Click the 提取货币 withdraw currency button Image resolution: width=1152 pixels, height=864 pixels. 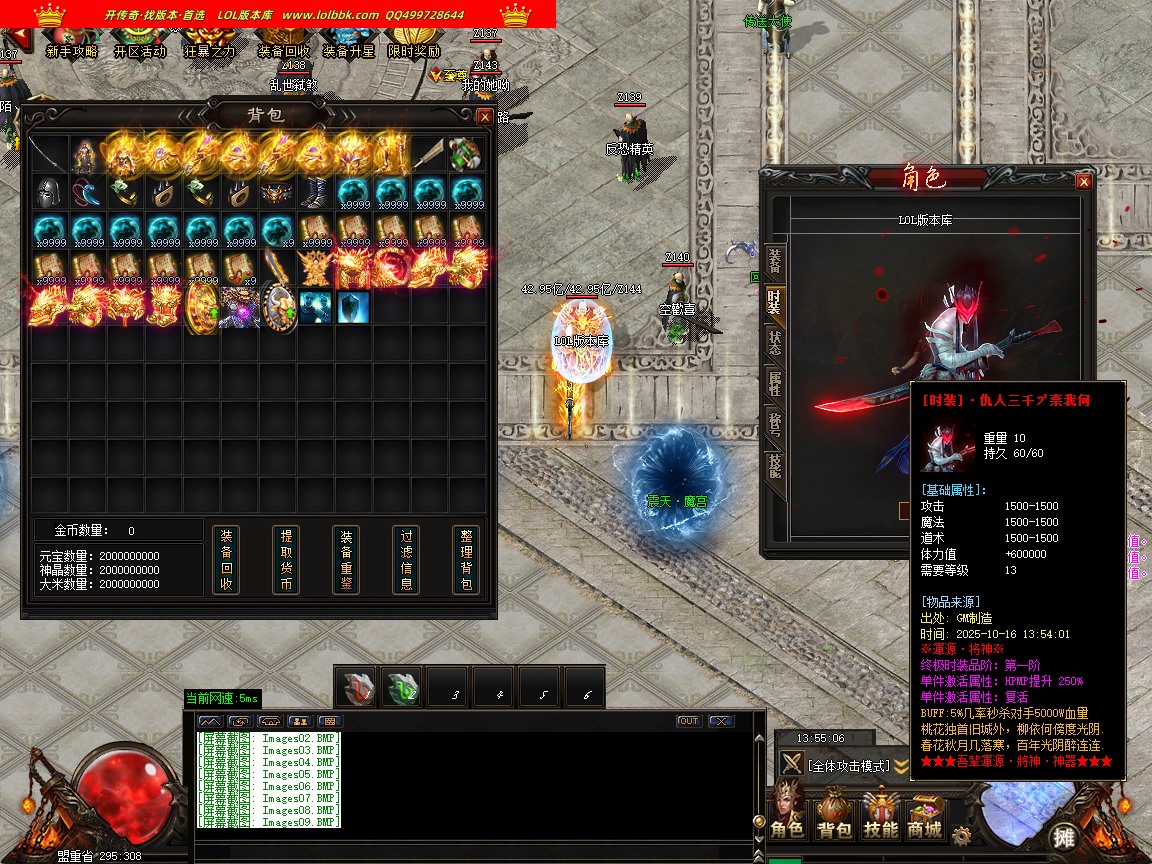[286, 560]
